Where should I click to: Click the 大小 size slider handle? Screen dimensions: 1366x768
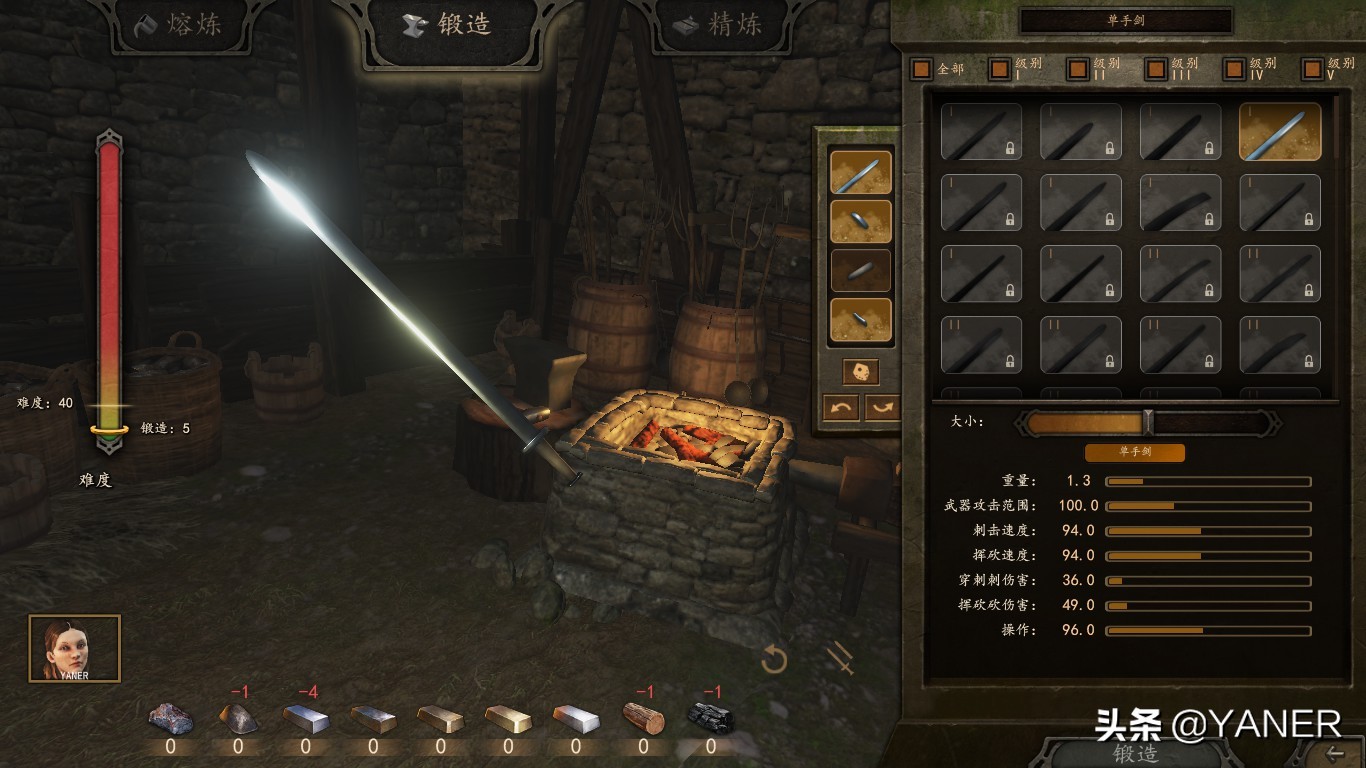click(x=1148, y=422)
